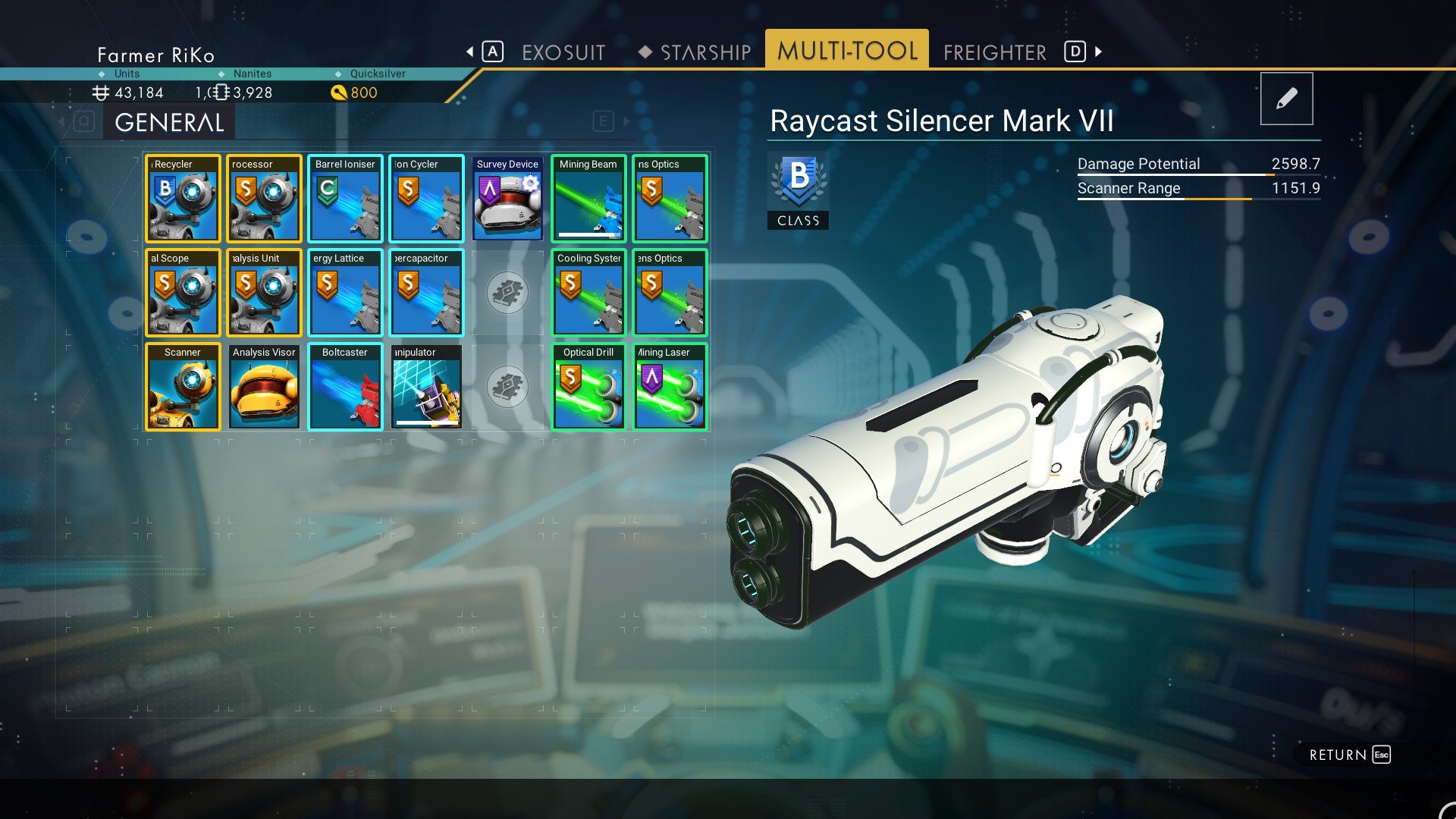The image size is (1456, 819).
Task: Select the Survey Device slot
Action: (507, 199)
